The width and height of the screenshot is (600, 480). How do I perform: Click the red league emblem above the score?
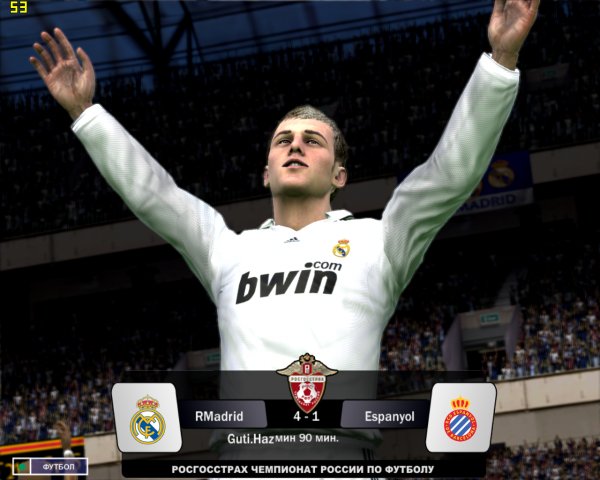[305, 379]
